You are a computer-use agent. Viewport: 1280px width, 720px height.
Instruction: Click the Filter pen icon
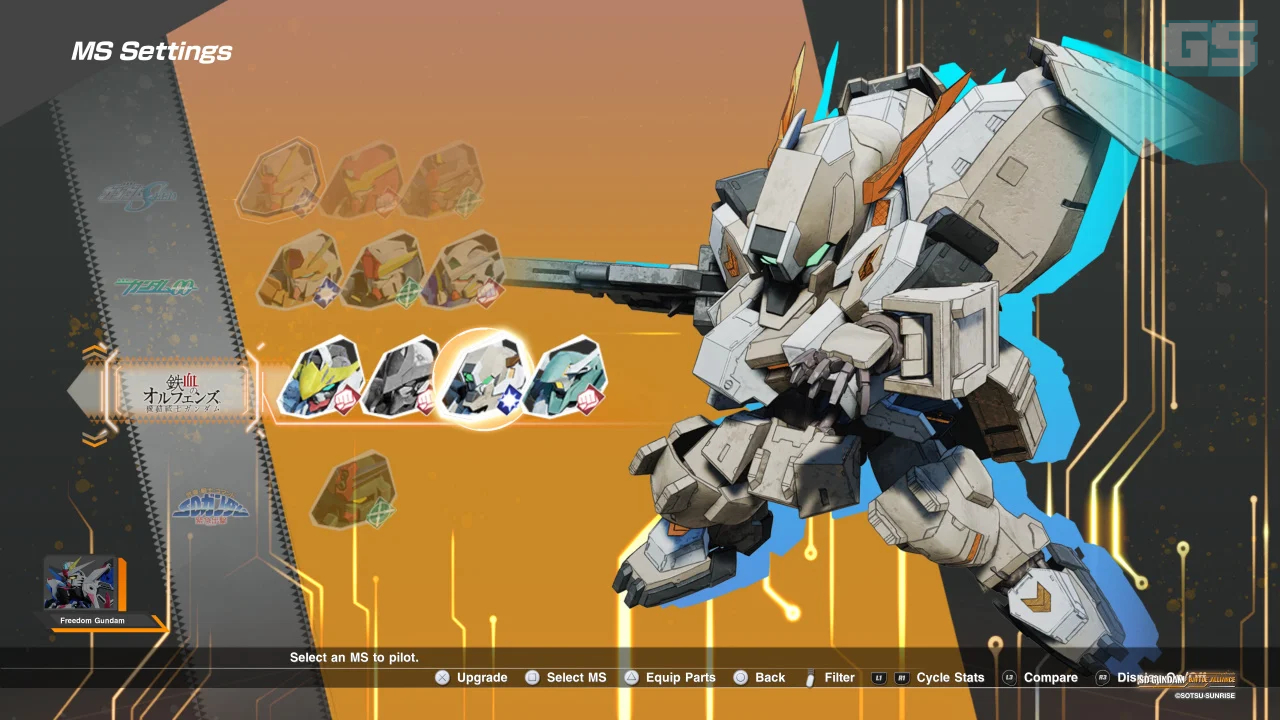point(810,677)
